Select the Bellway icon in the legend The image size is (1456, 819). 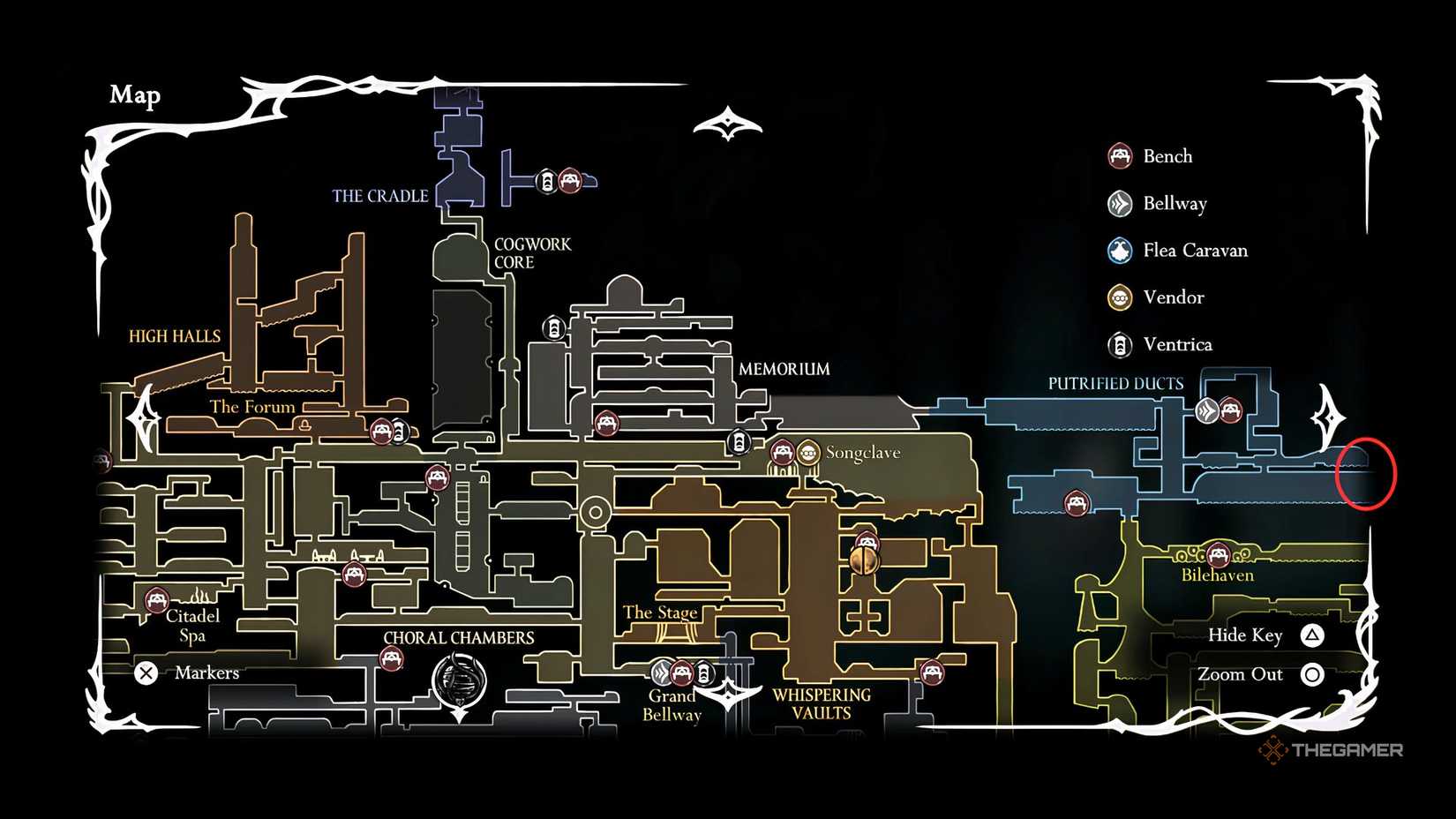point(1121,203)
